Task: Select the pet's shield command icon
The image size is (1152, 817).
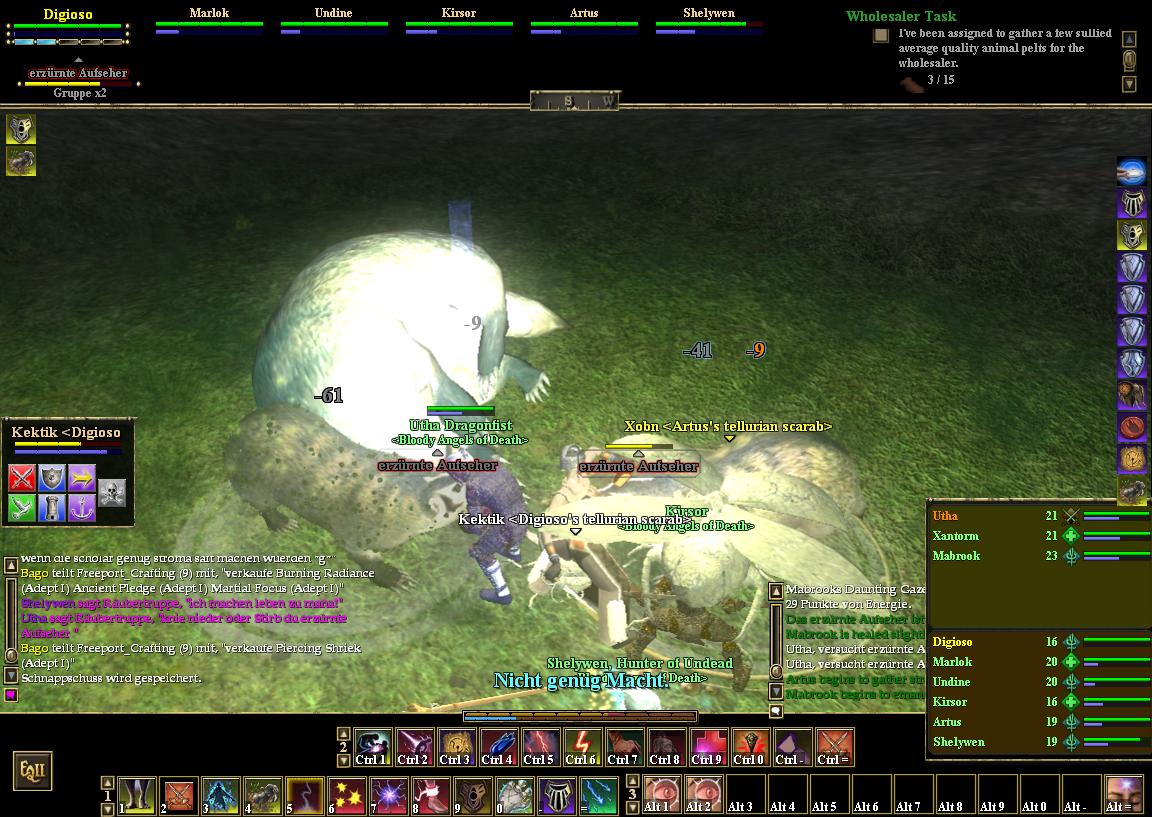Action: click(52, 478)
